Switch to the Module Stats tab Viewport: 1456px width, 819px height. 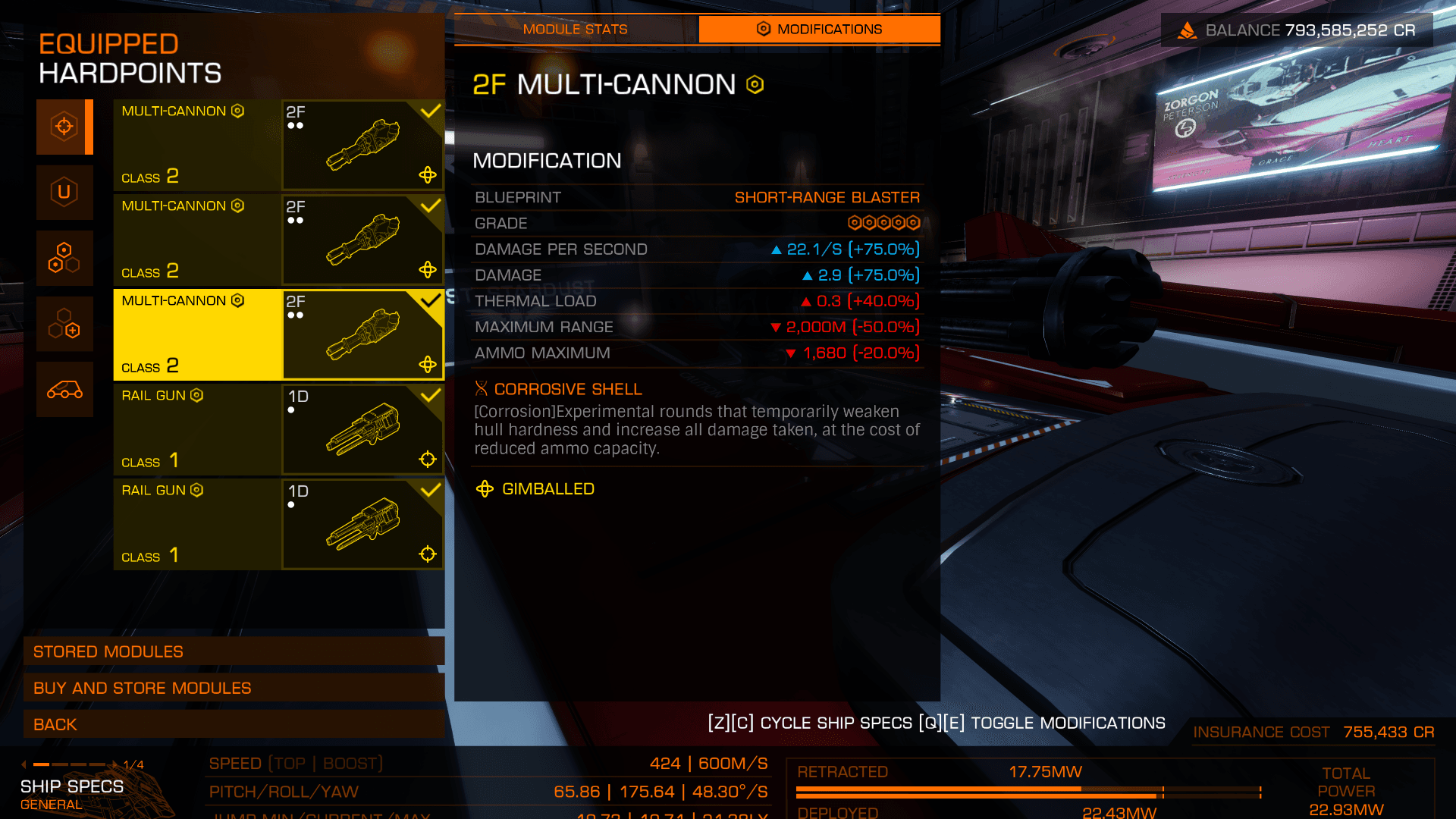576,30
